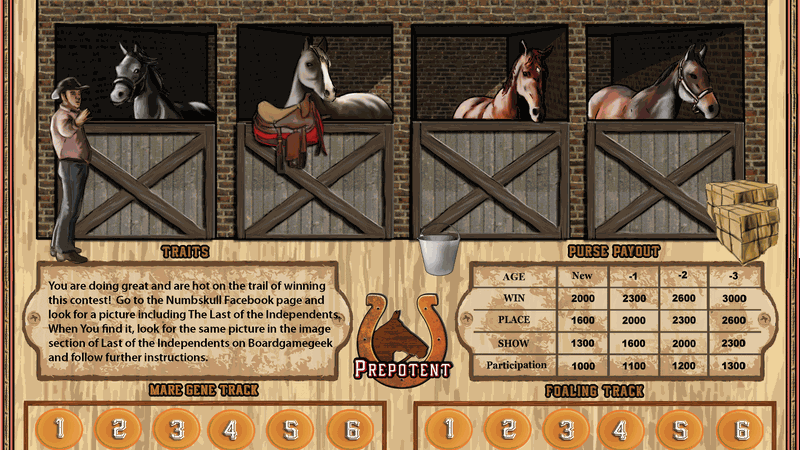The width and height of the screenshot is (800, 450).
Task: Select number 1 on the Mare Gene Track
Action: [x=61, y=430]
